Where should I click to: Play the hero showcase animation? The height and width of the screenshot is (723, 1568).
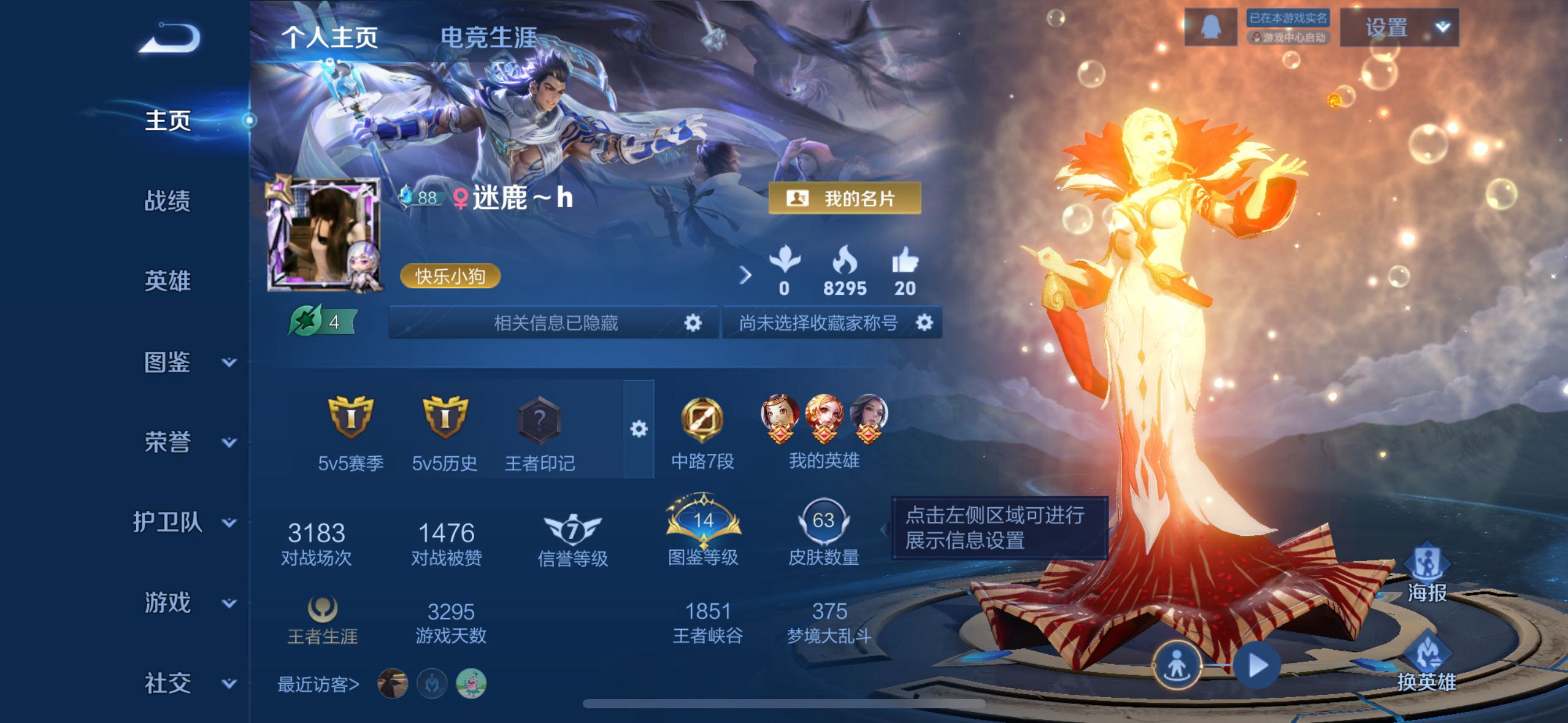pyautogui.click(x=1257, y=665)
